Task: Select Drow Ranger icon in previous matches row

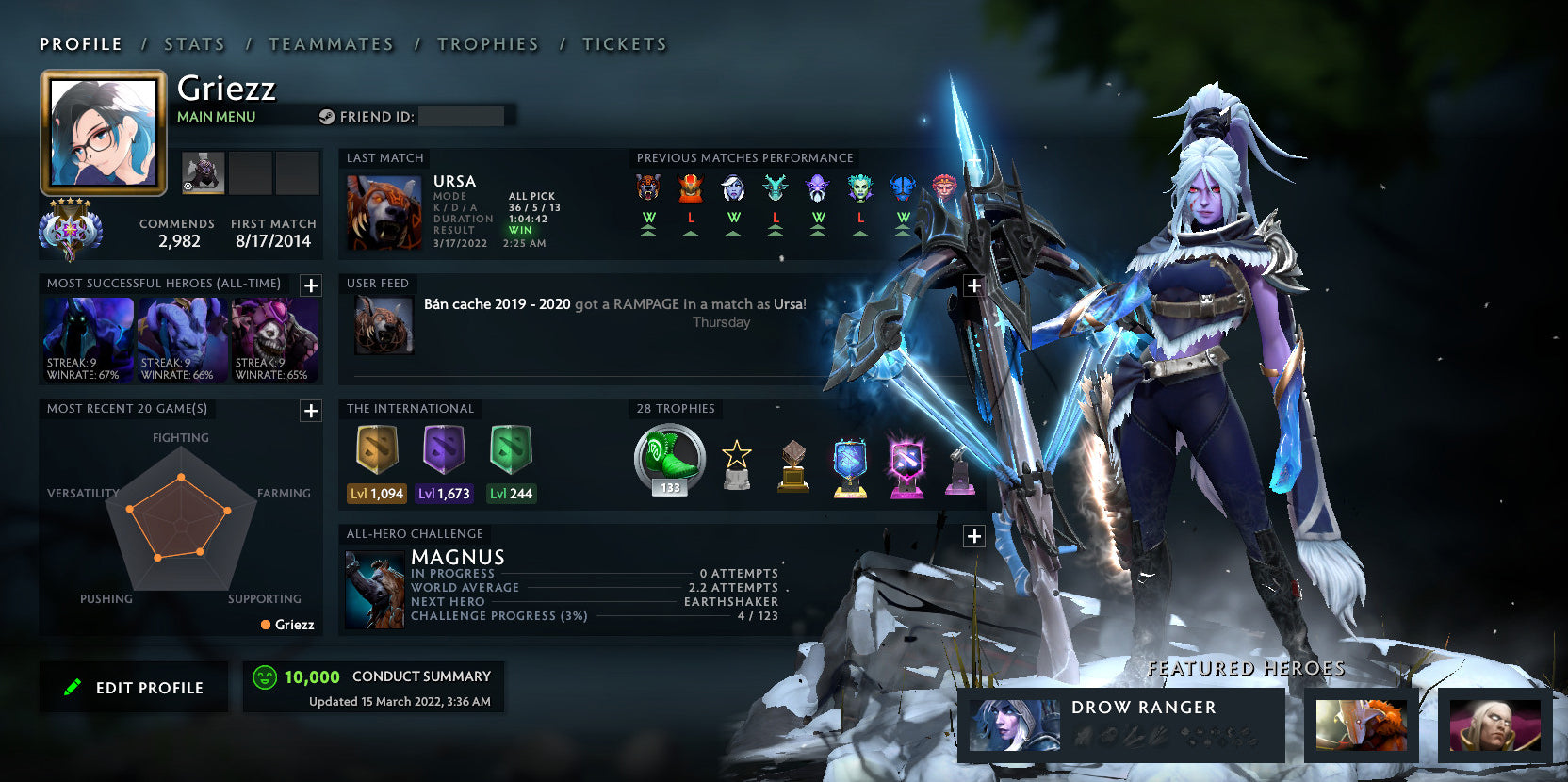Action: point(734,189)
